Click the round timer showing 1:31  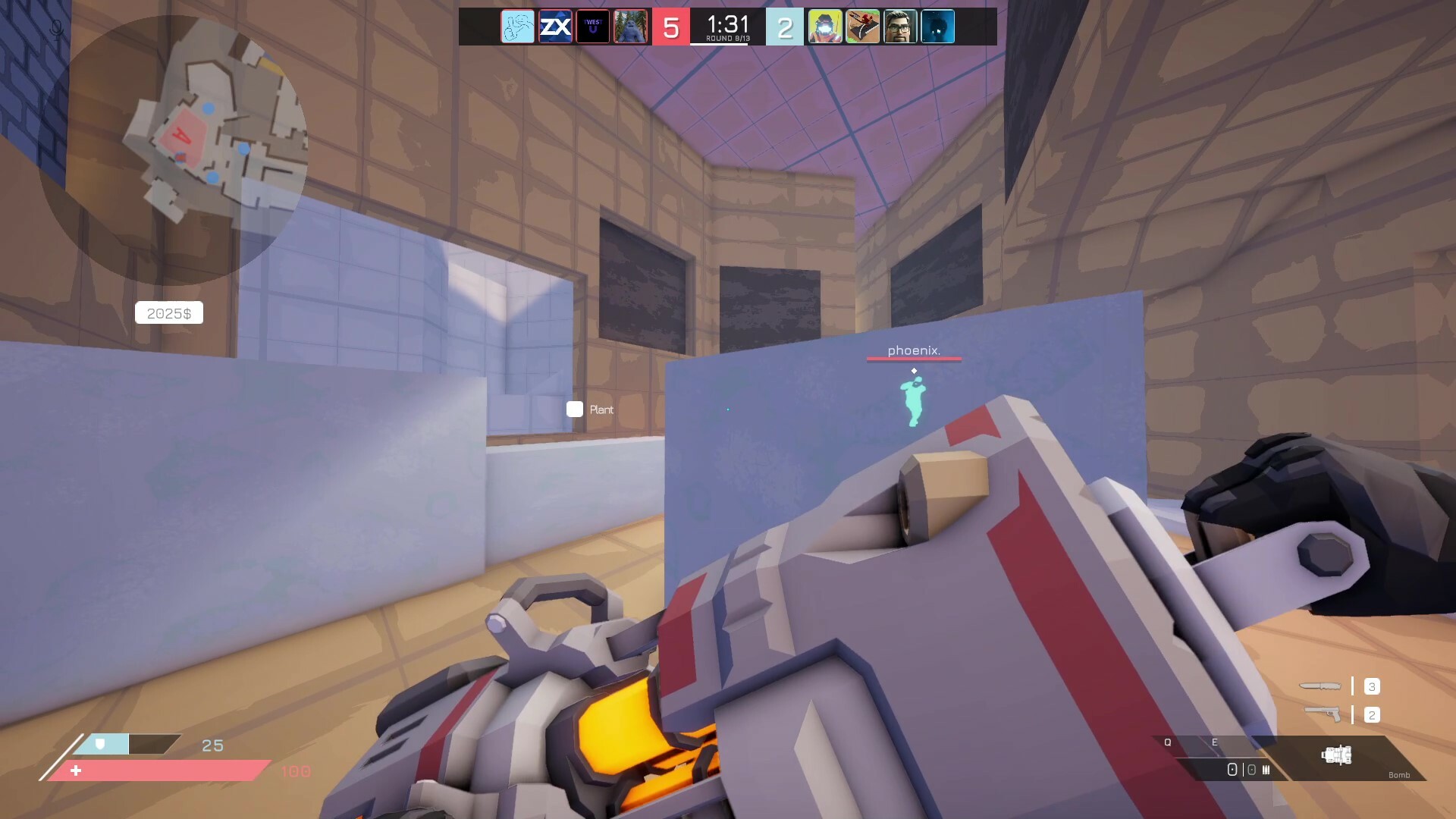click(726, 23)
